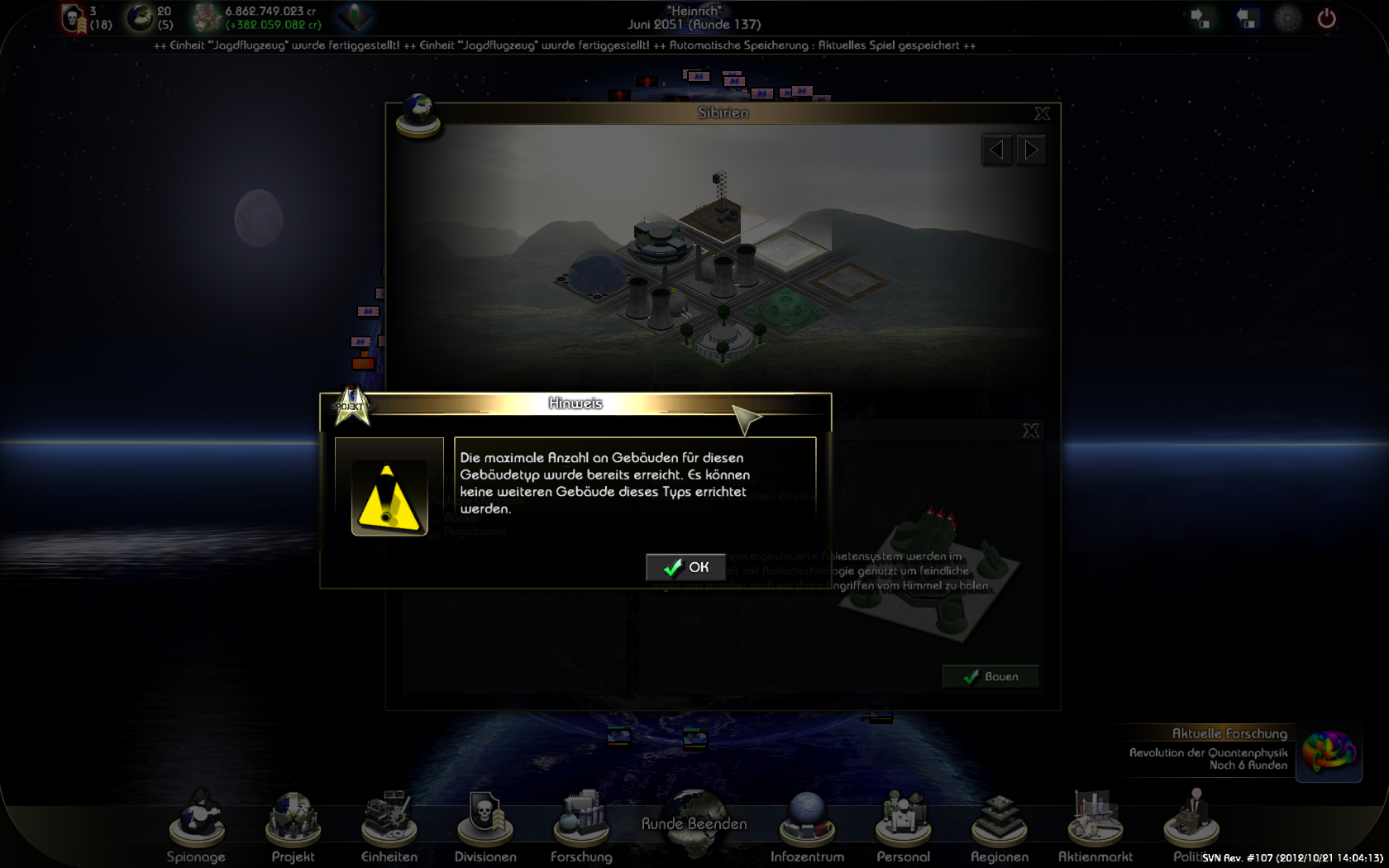
Task: Close the building details panel
Action: point(1030,431)
